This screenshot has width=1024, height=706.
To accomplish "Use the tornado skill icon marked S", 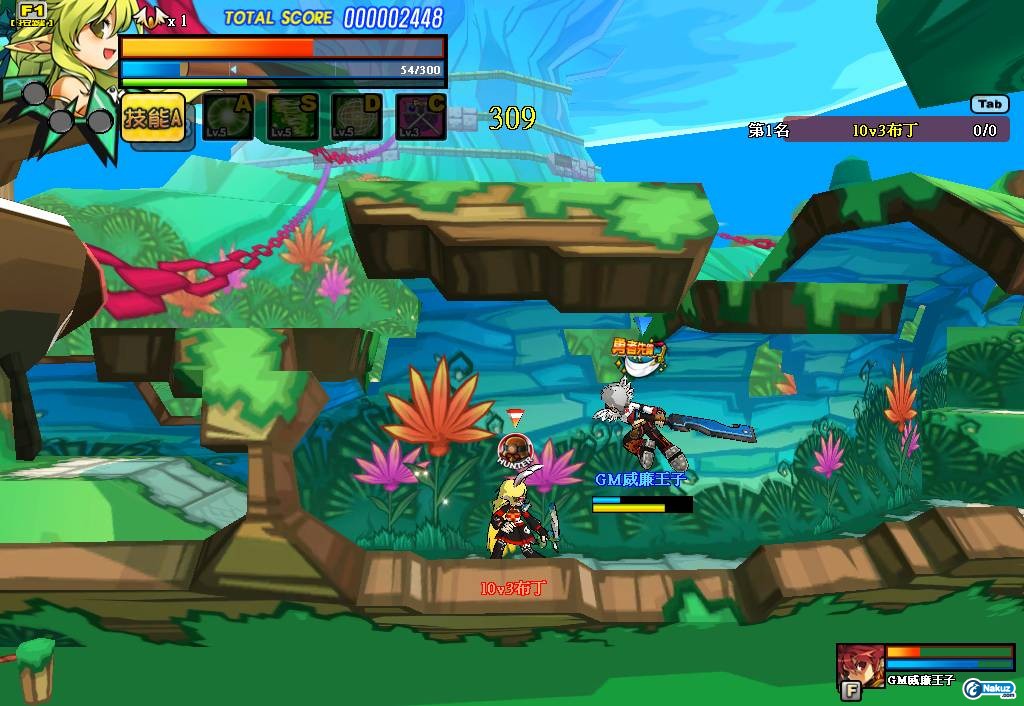I will 293,118.
